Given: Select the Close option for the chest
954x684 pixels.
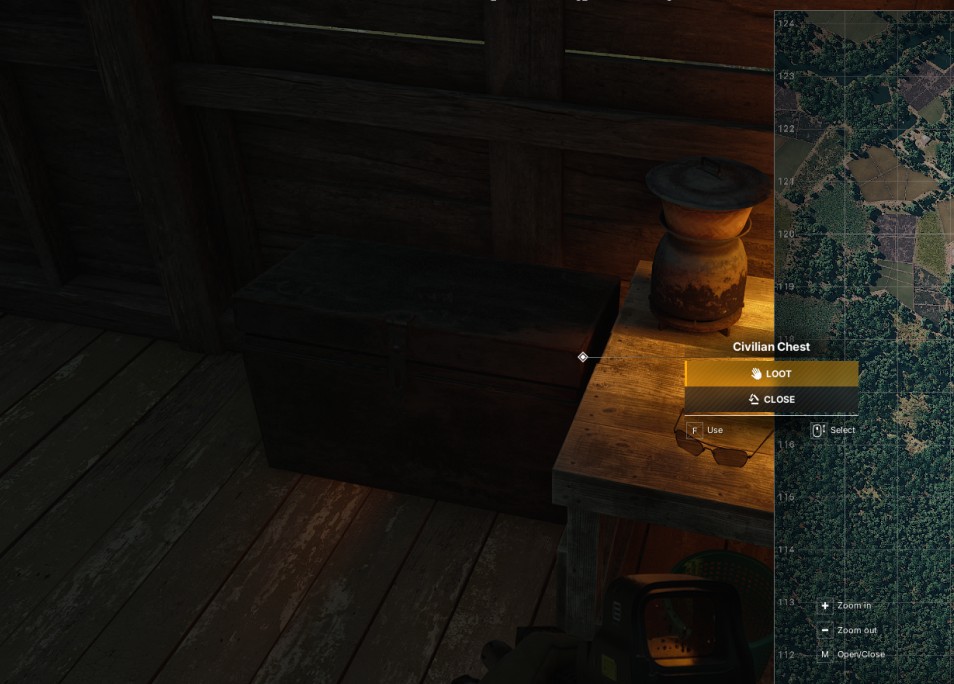Looking at the screenshot, I should coord(771,400).
